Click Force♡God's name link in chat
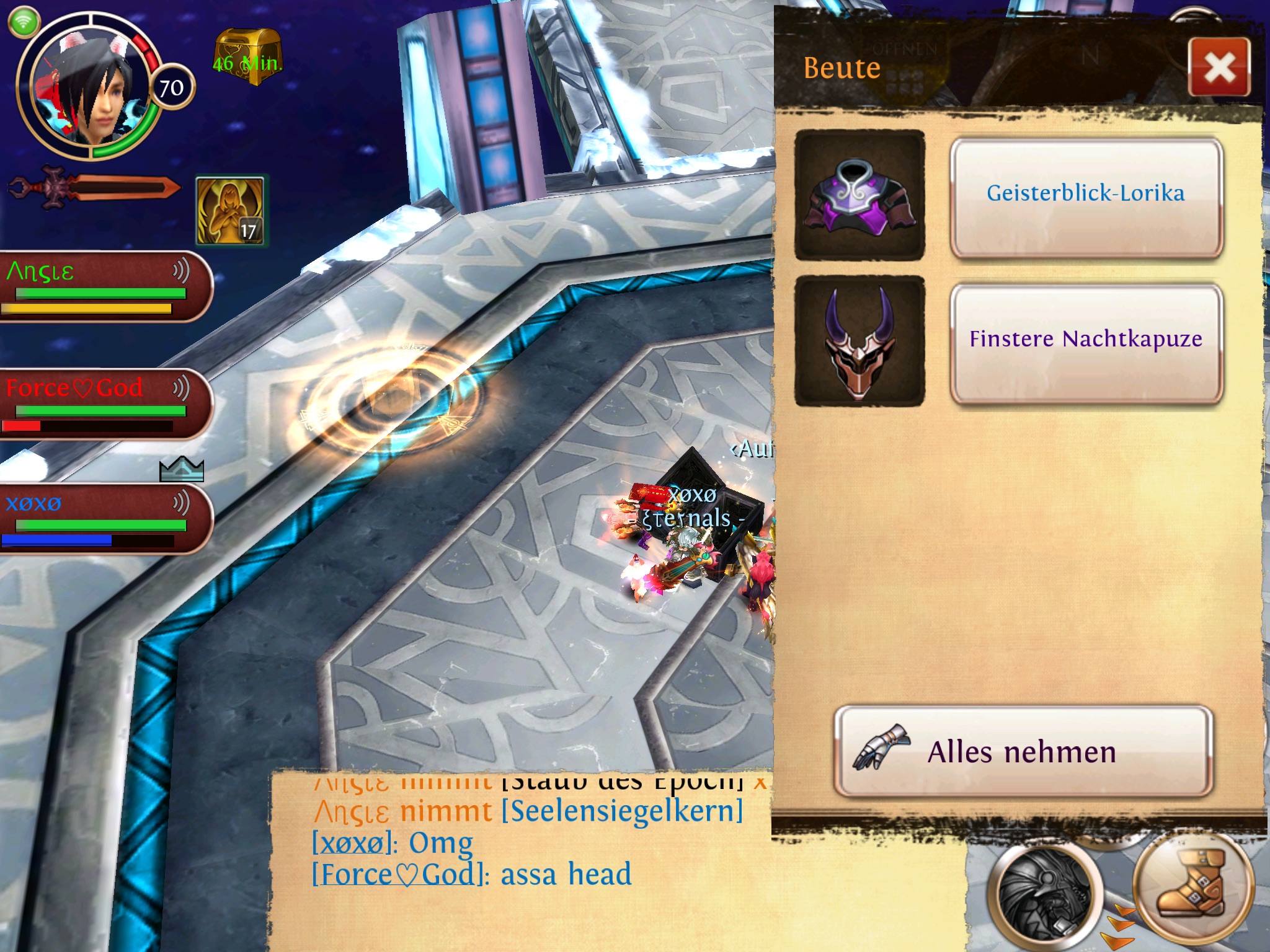 (397, 875)
